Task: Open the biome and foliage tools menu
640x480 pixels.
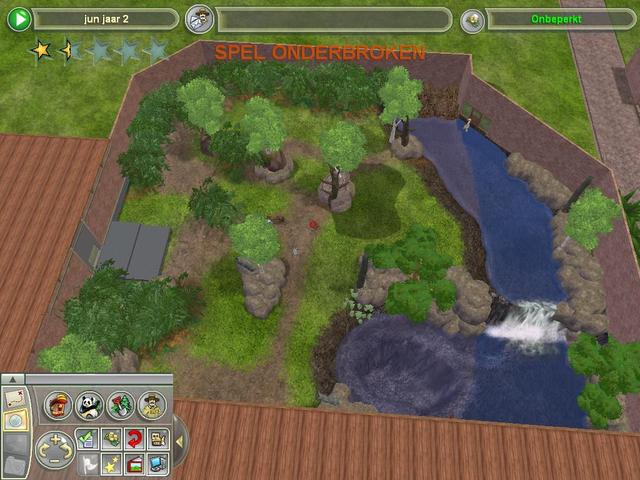Action: coord(121,404)
